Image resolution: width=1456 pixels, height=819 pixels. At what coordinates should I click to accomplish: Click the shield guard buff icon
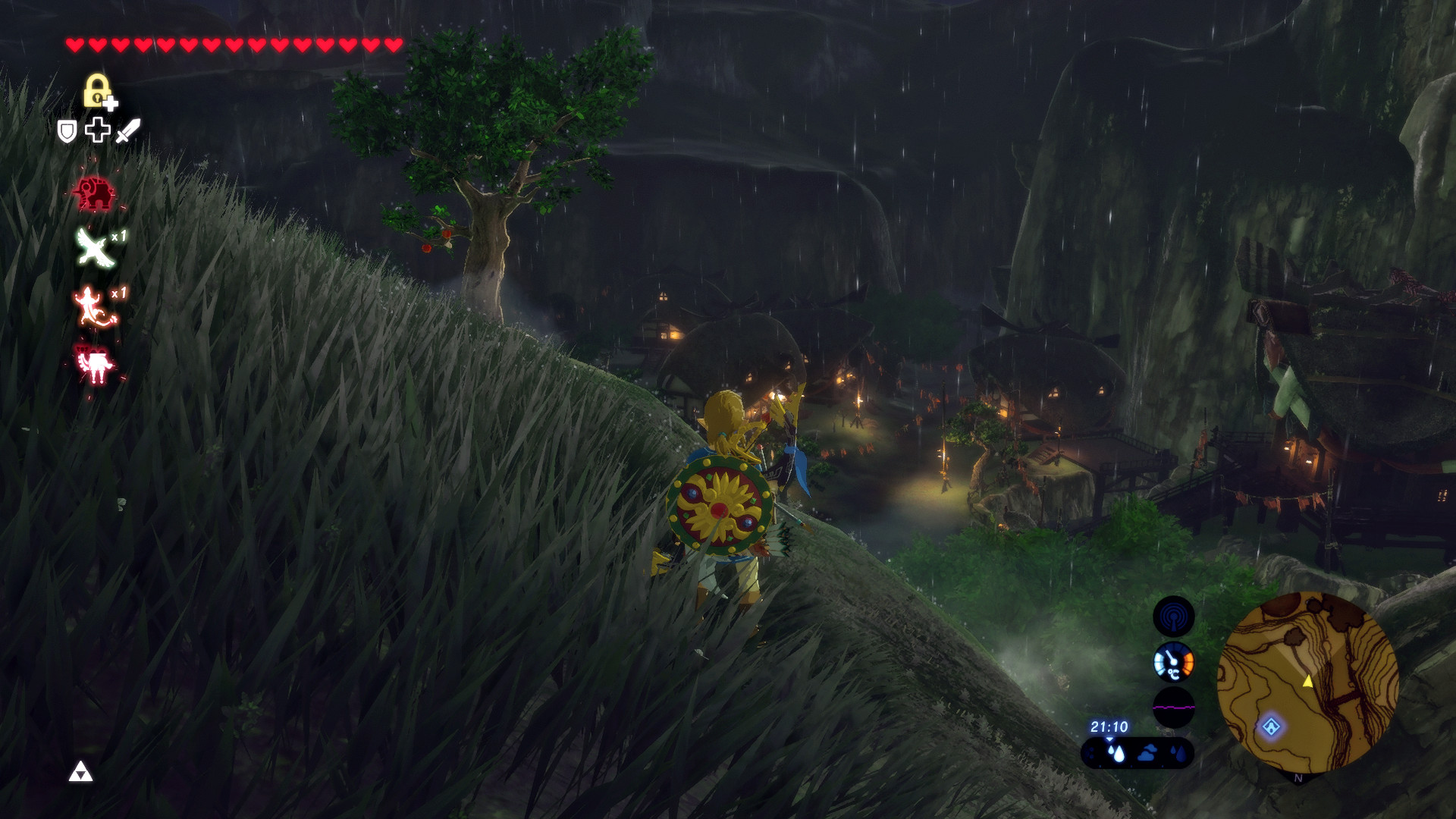point(67,130)
